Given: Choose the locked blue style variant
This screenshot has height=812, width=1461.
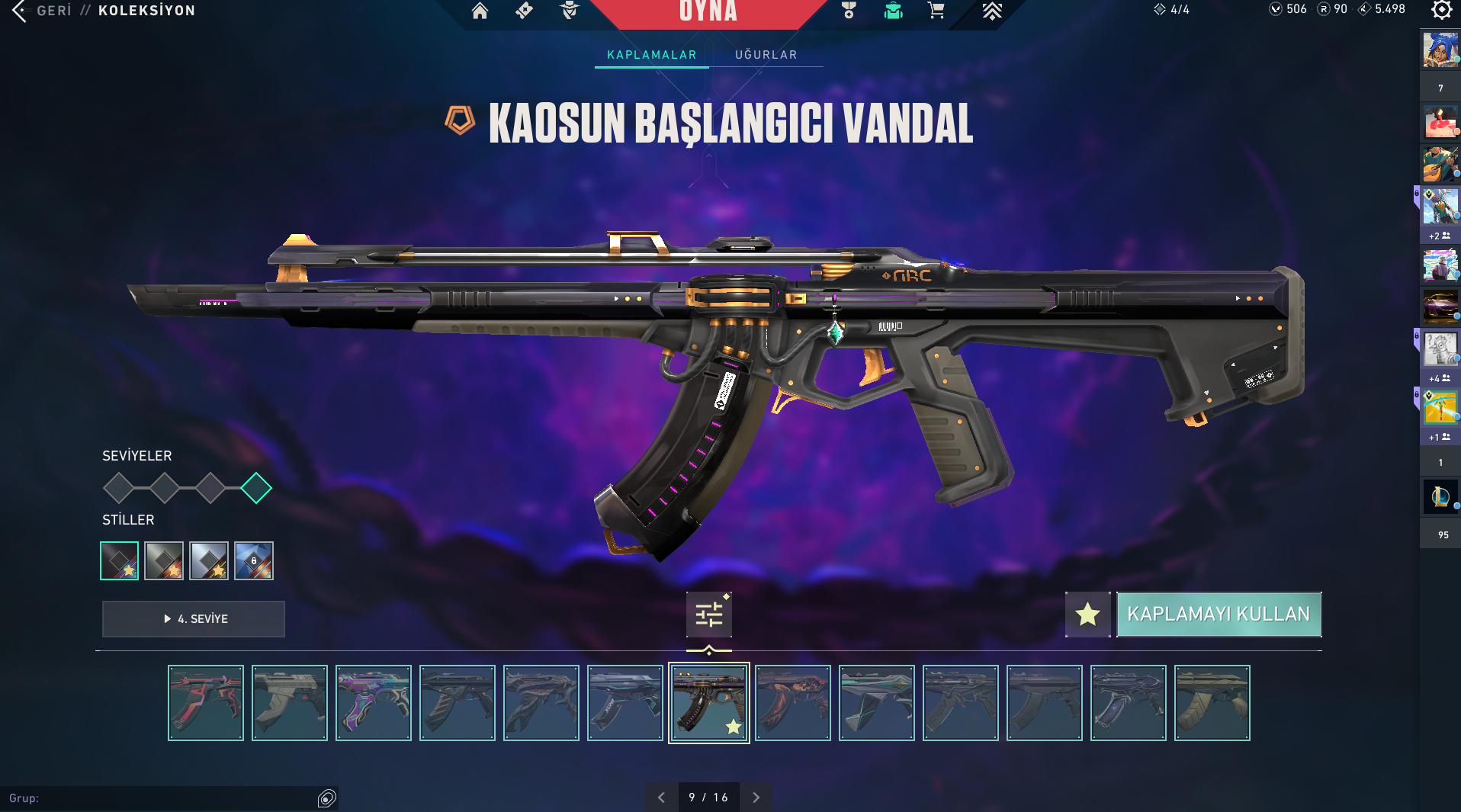Looking at the screenshot, I should [x=254, y=561].
